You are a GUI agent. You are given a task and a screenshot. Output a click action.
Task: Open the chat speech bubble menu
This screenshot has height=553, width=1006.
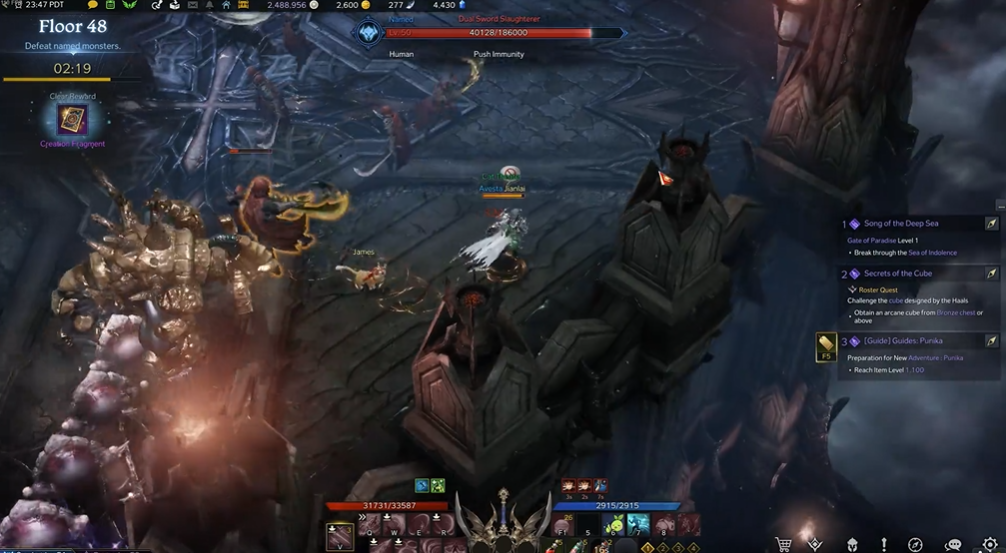(x=953, y=544)
